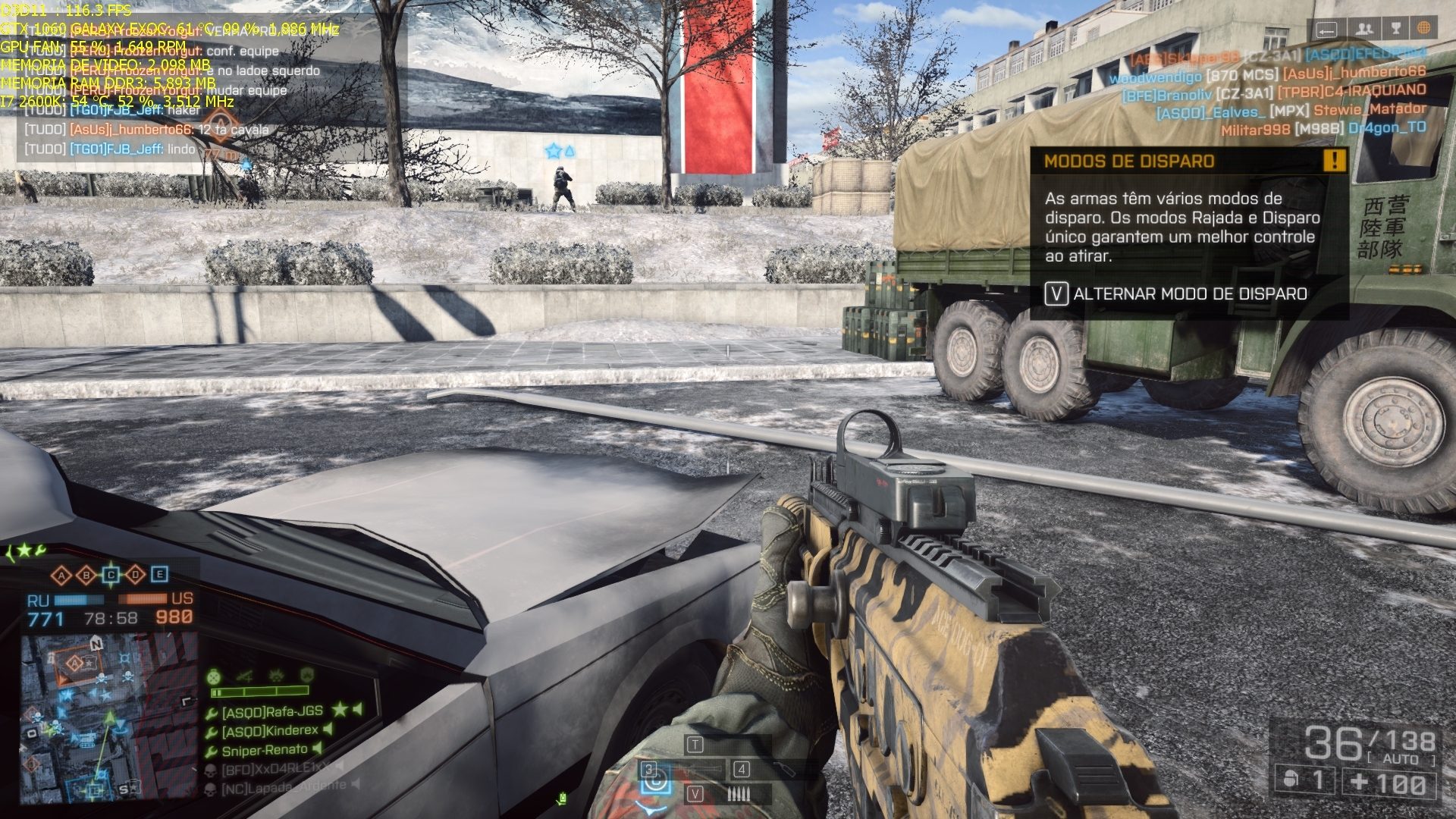Click the arrow key icon button
The width and height of the screenshot is (1456, 819).
[1326, 30]
